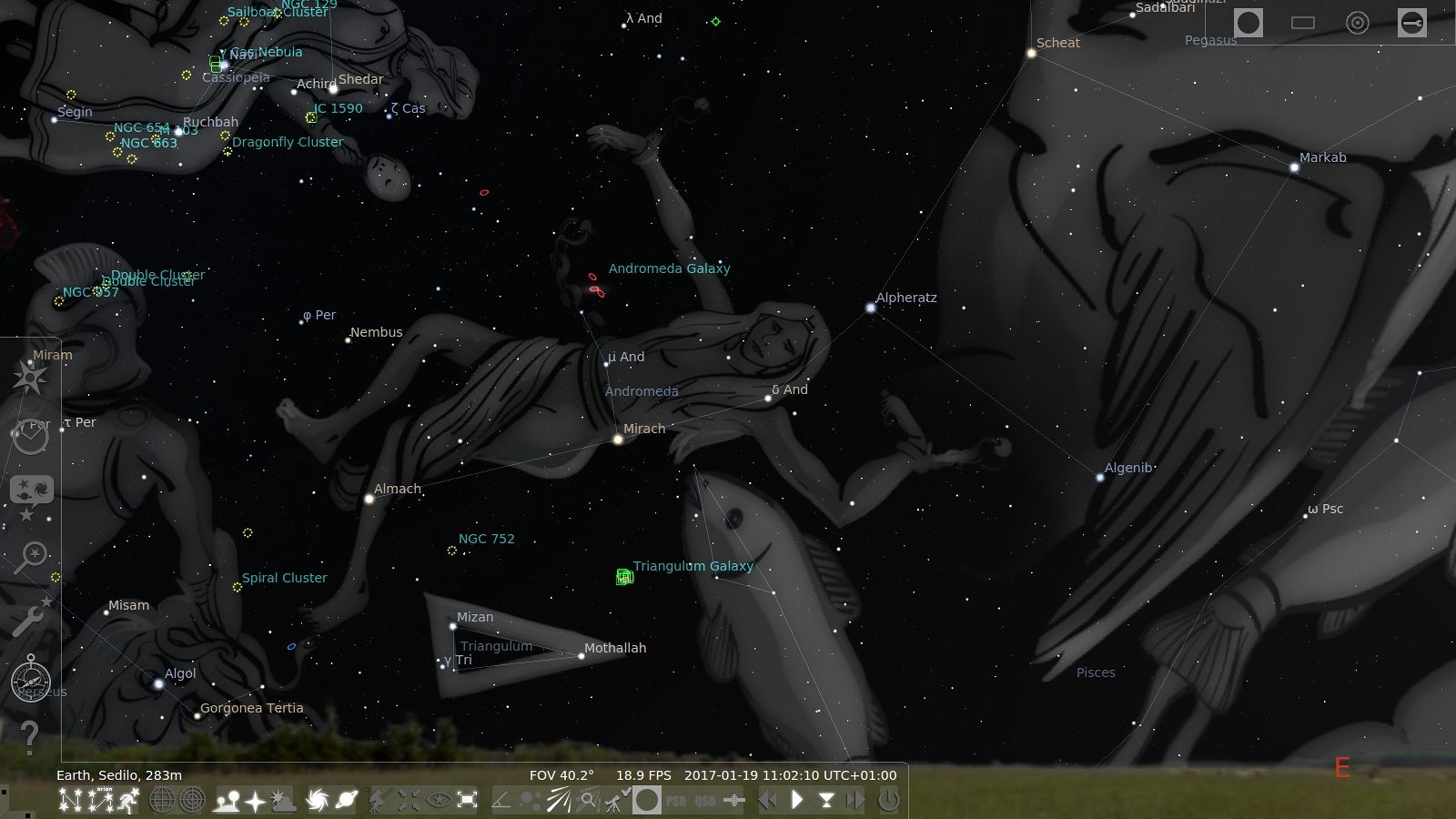The width and height of the screenshot is (1456, 819).
Task: Open the Date/Time clock window
Action: pos(31,436)
